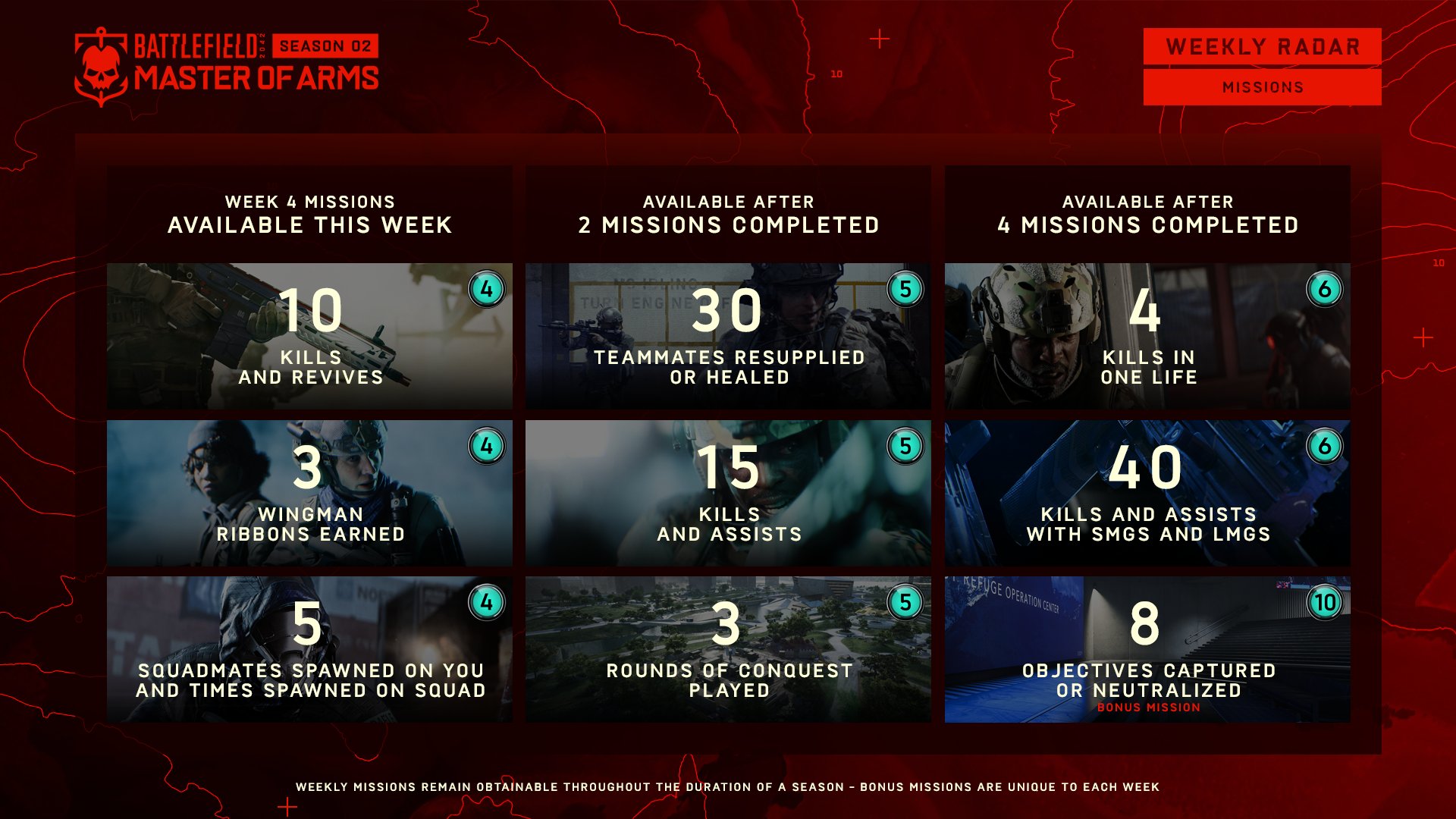Click the 15 Kills and Assists mission
The width and height of the screenshot is (1456, 819).
(728, 493)
